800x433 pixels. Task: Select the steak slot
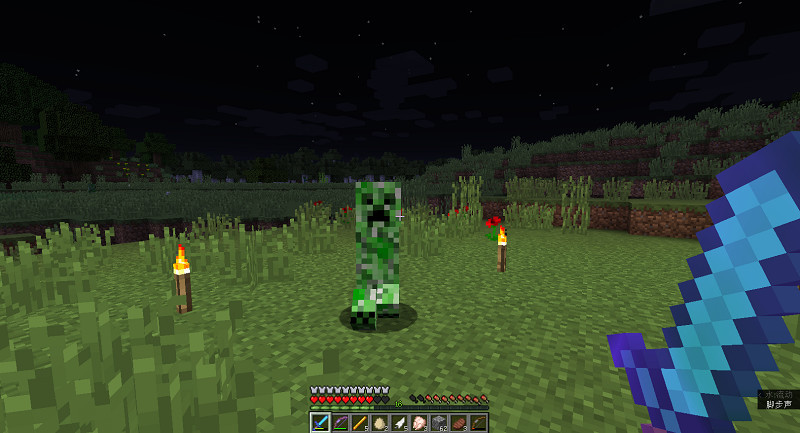459,423
